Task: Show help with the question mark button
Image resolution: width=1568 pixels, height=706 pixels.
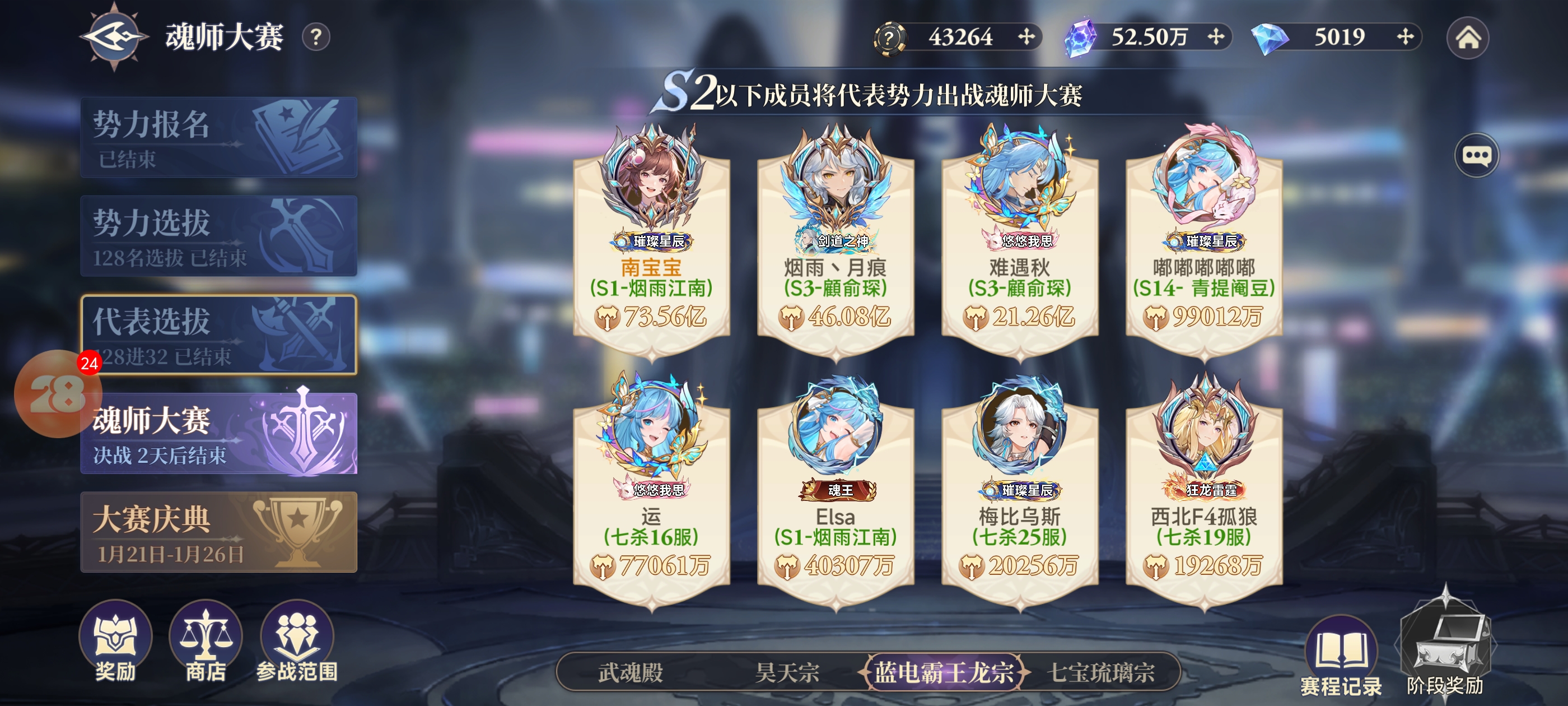Action: tap(316, 38)
